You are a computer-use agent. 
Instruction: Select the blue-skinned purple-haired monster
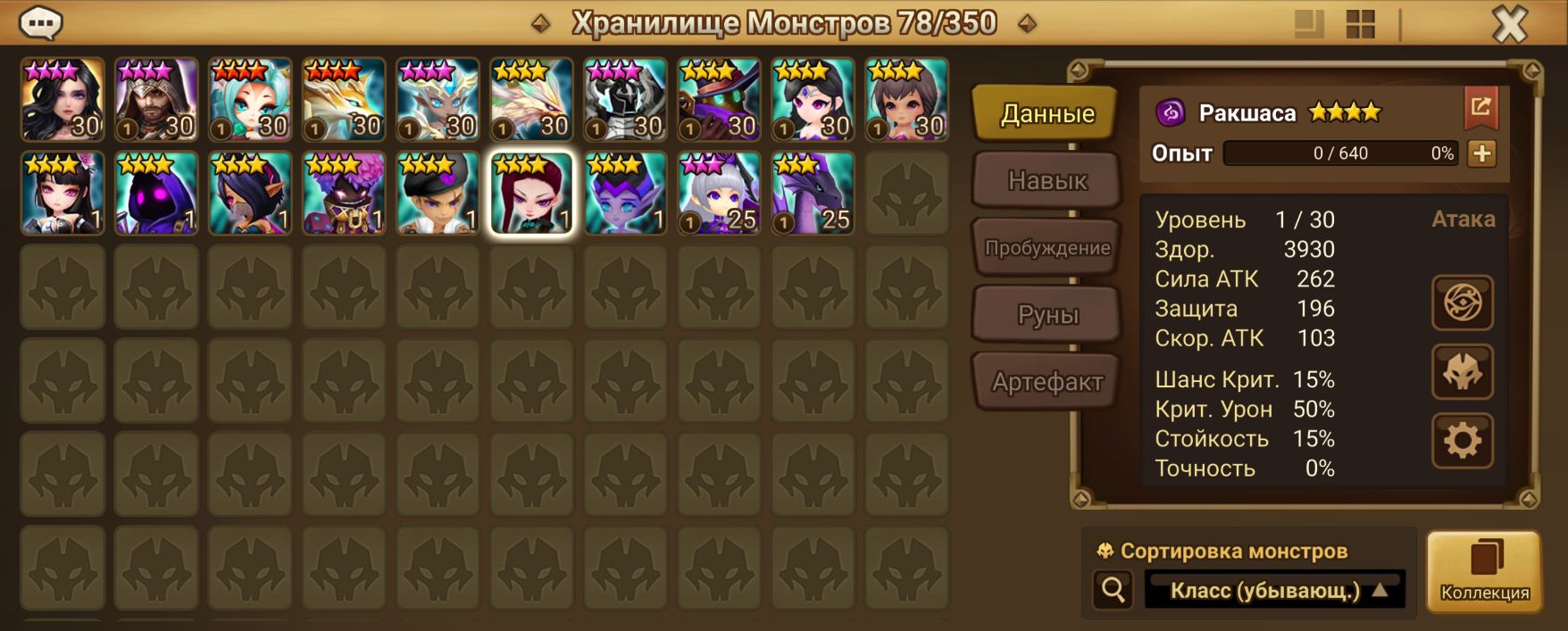(x=625, y=194)
